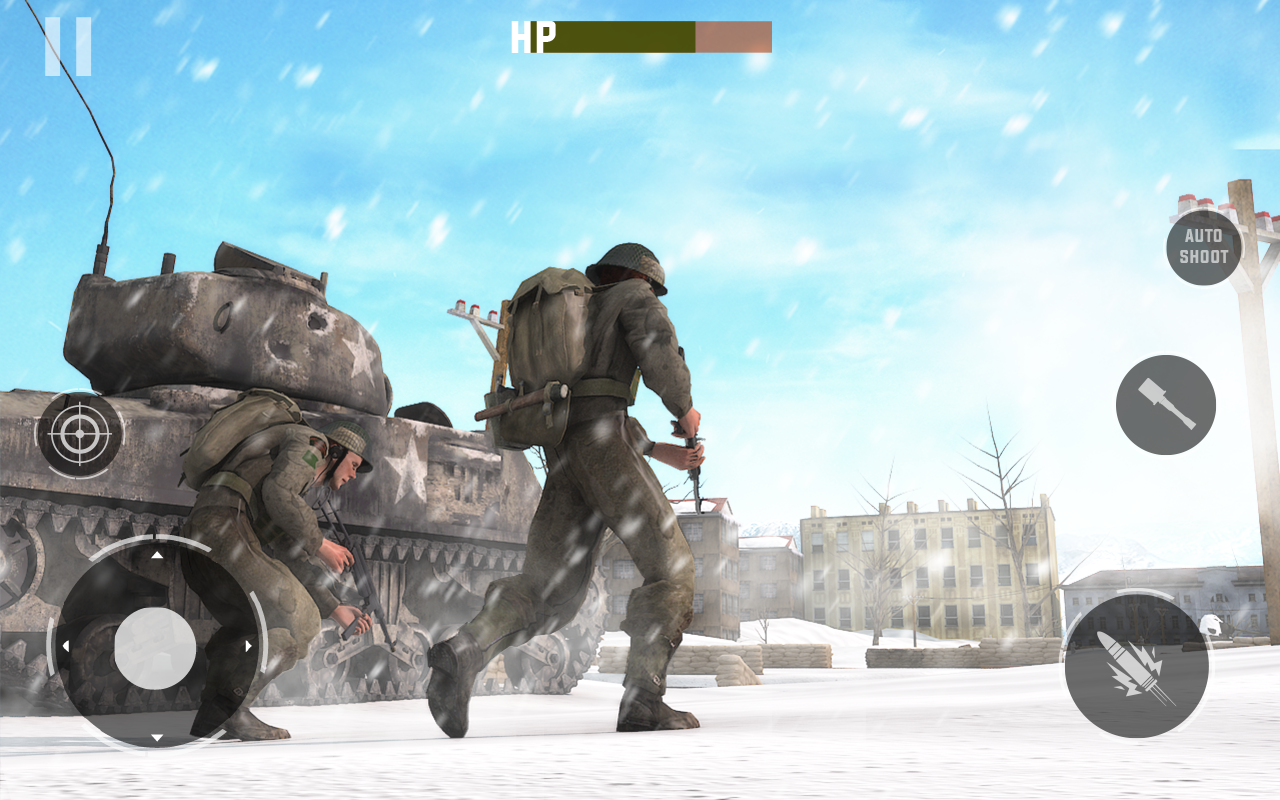Toggle automatic firing with AUTO SHOOT
Viewport: 1280px width, 800px height.
point(1202,247)
